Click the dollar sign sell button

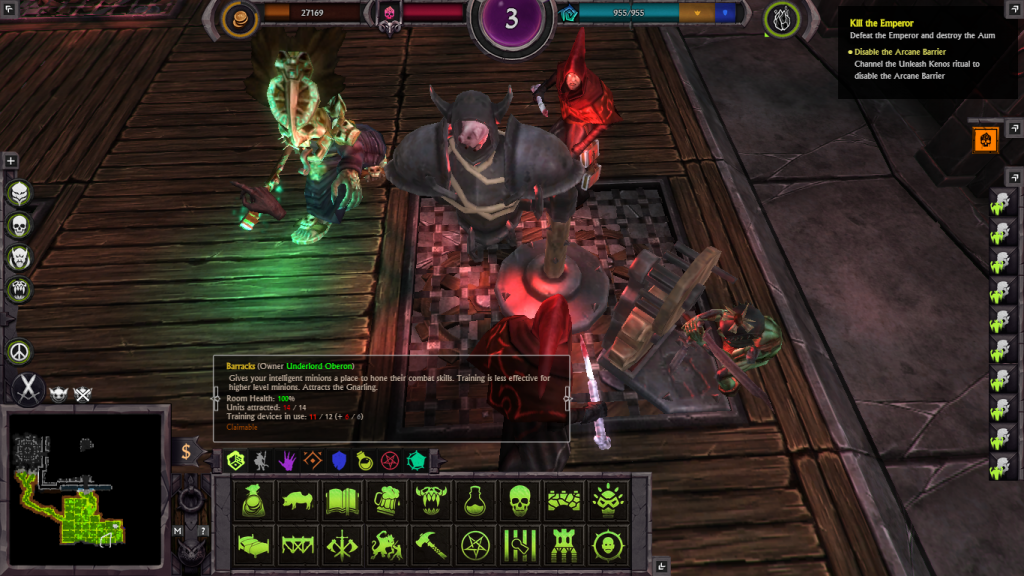(186, 452)
